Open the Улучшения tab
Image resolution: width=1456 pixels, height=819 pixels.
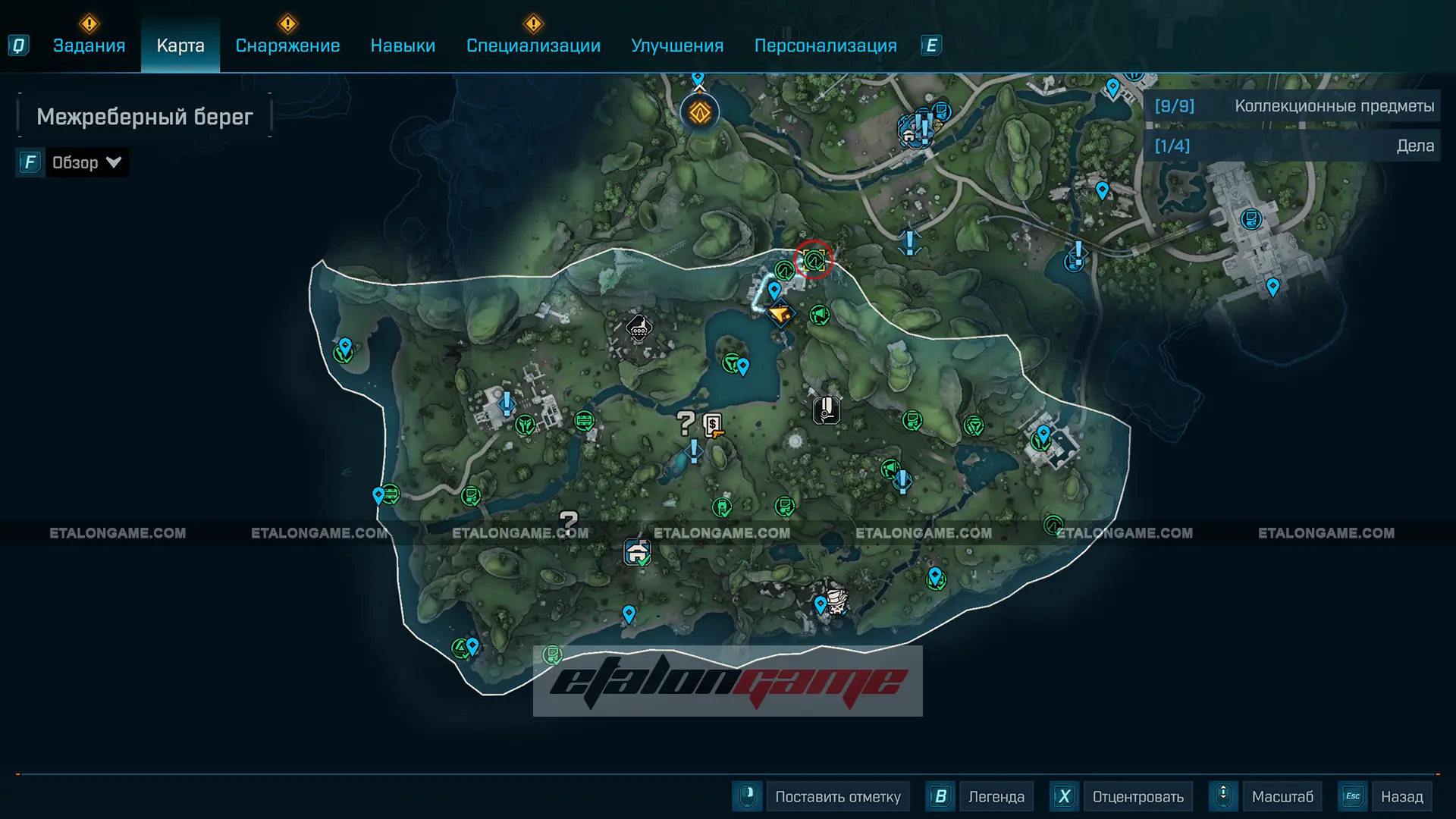[677, 45]
